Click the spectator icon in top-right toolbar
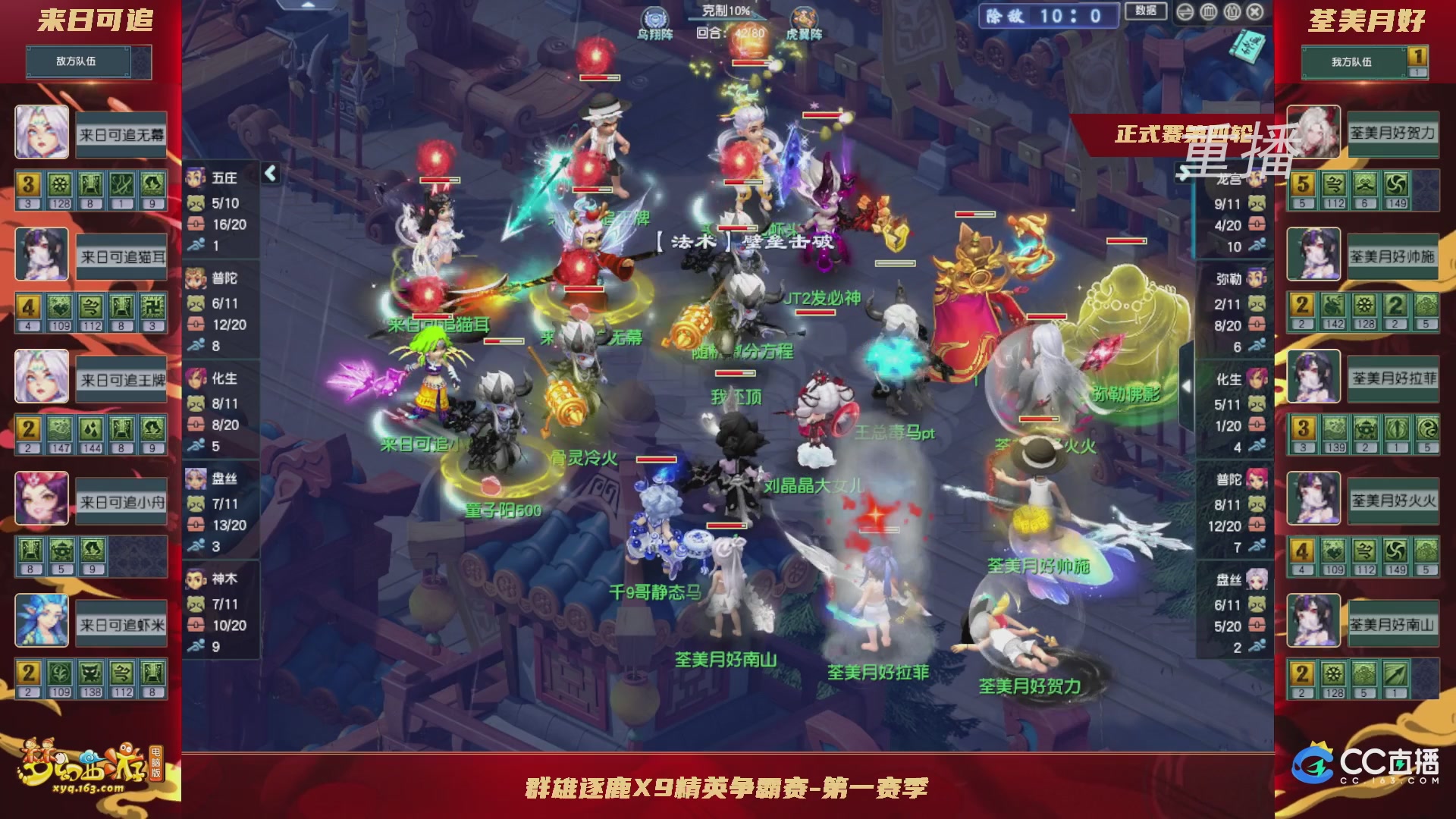Image resolution: width=1456 pixels, height=819 pixels. click(1234, 12)
